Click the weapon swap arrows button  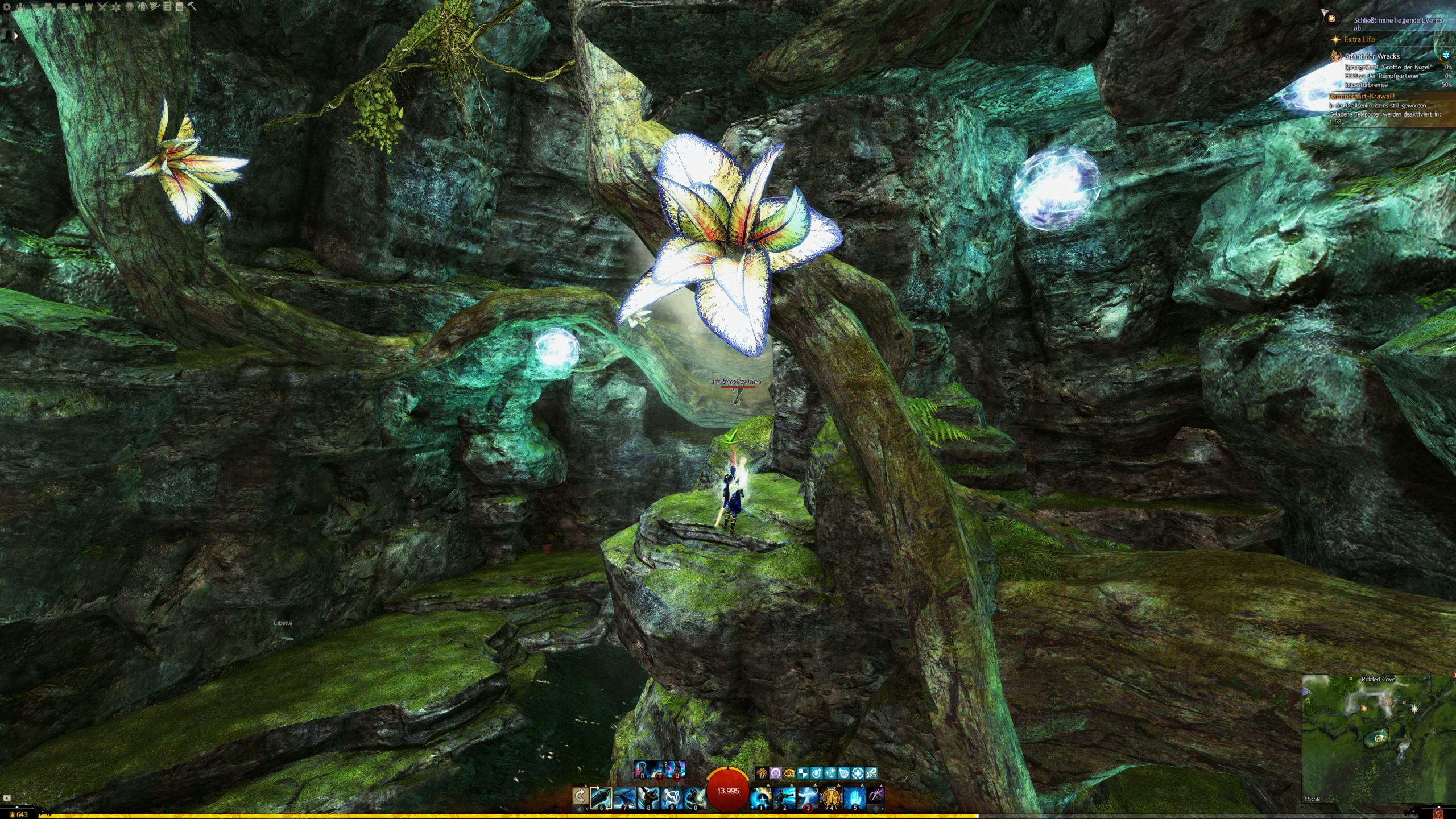pos(580,797)
